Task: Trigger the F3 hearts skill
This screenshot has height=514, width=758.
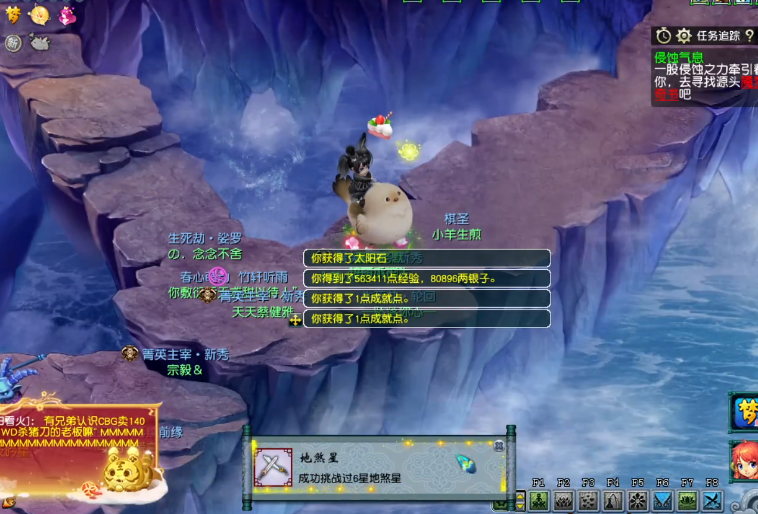Action: (x=589, y=500)
